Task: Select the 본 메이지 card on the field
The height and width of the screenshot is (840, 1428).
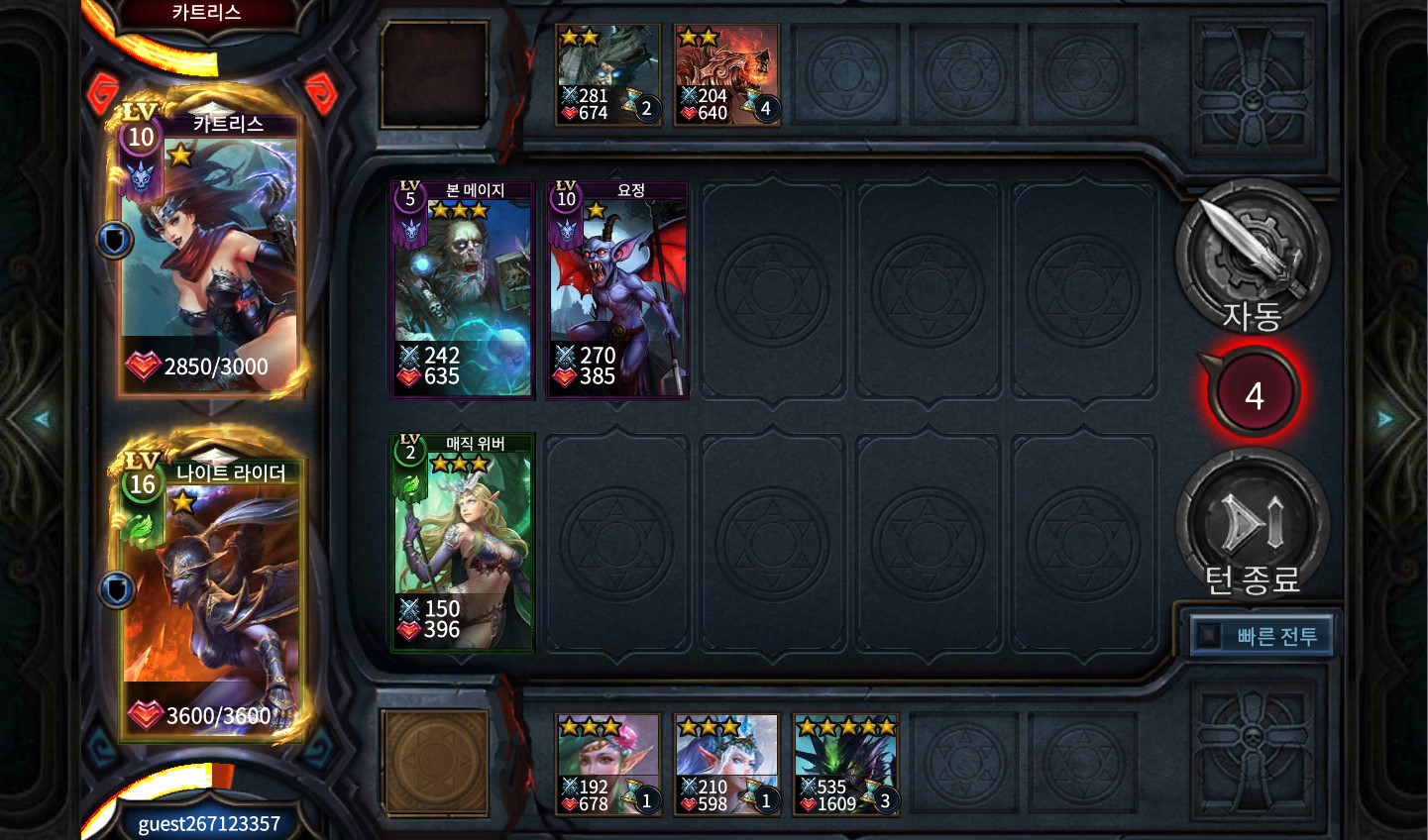Action: coord(462,290)
